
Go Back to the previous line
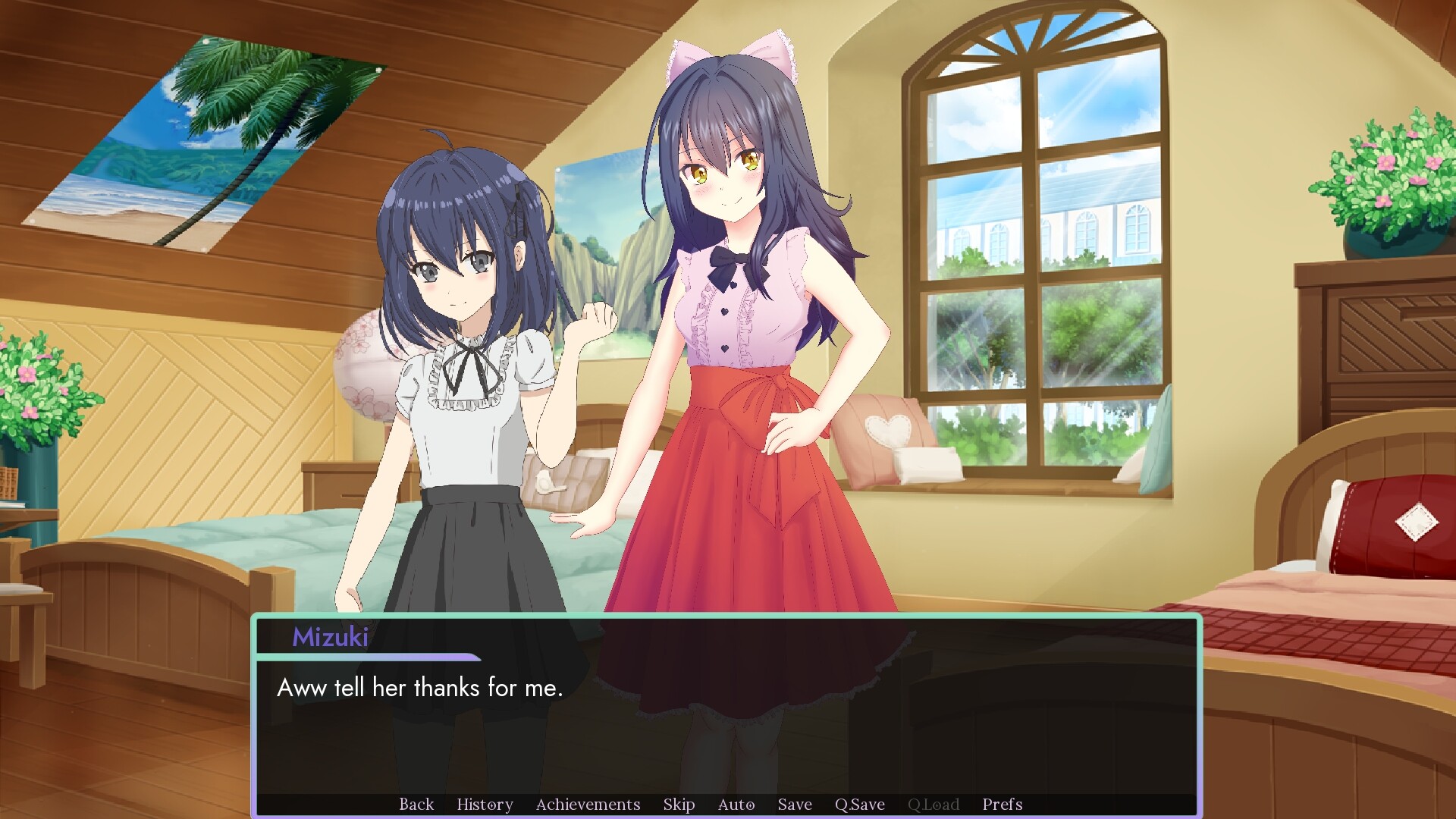click(416, 804)
